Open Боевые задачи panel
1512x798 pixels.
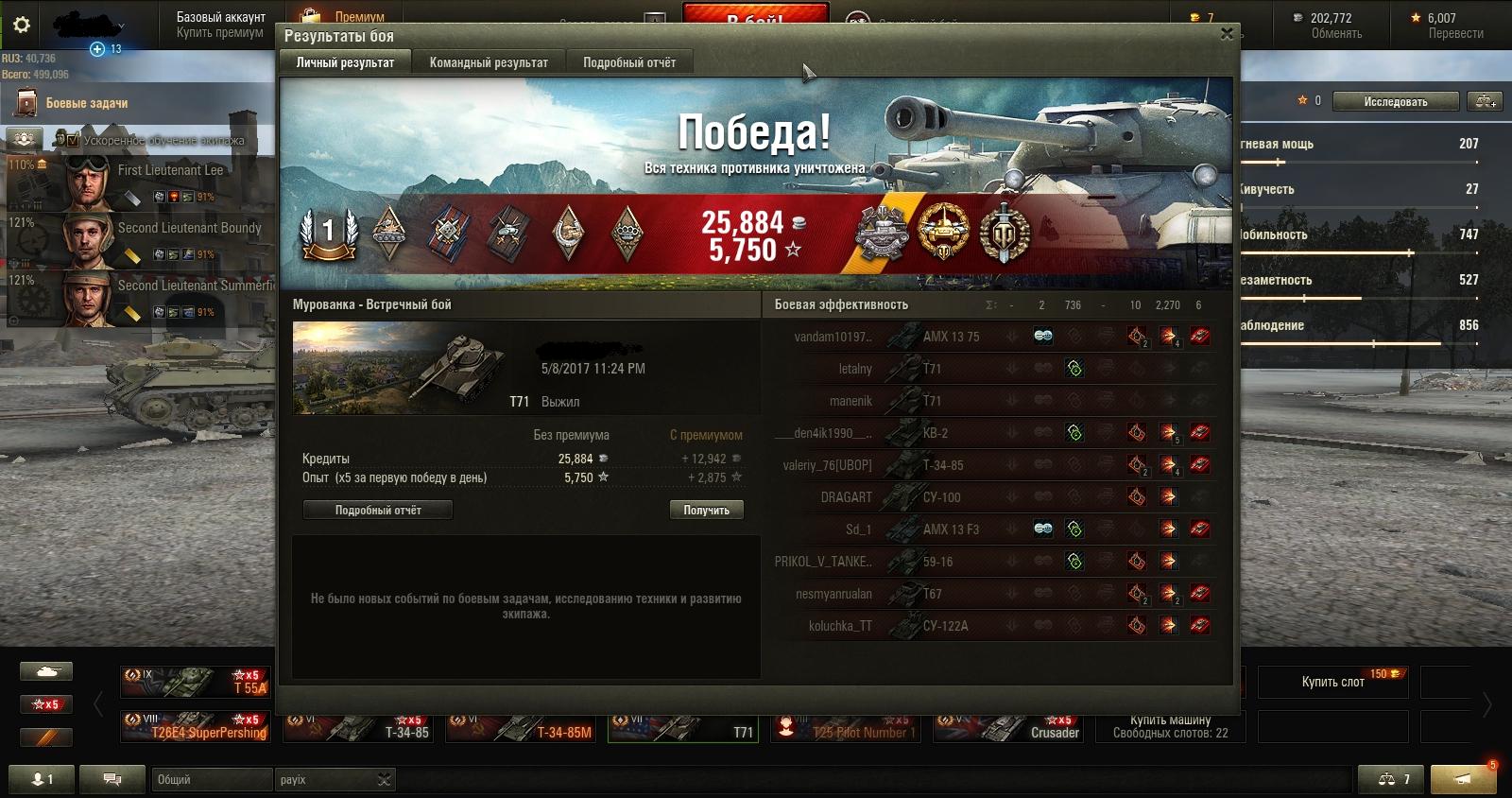point(87,103)
